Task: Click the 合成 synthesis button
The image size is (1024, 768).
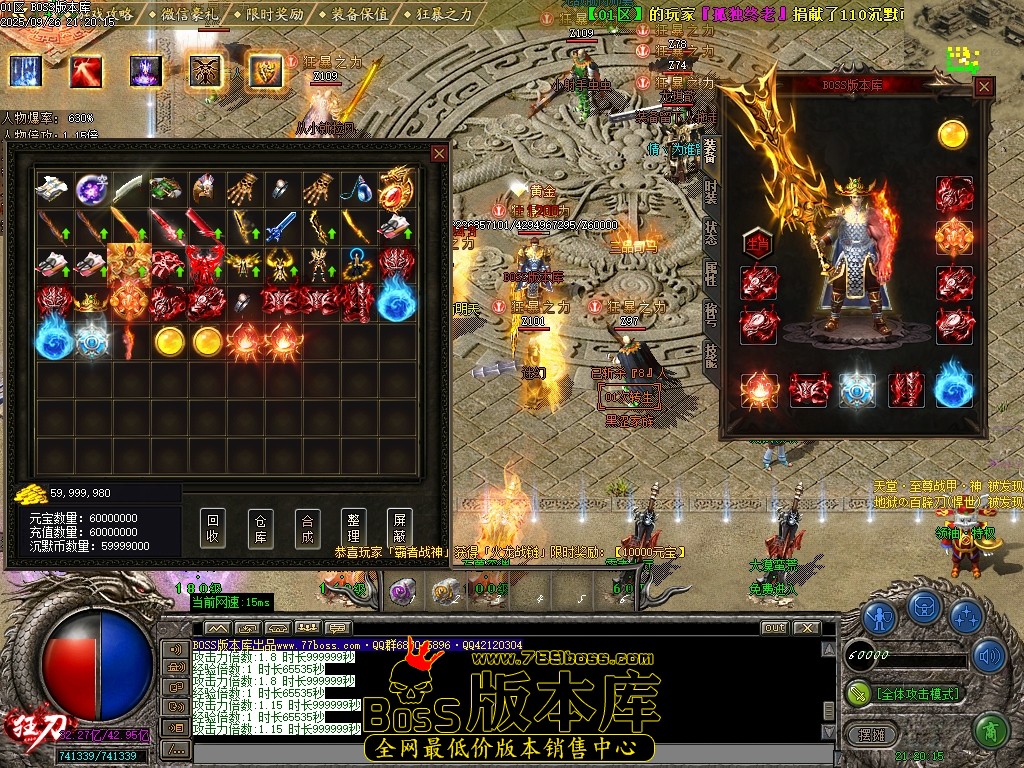Action: [x=308, y=528]
